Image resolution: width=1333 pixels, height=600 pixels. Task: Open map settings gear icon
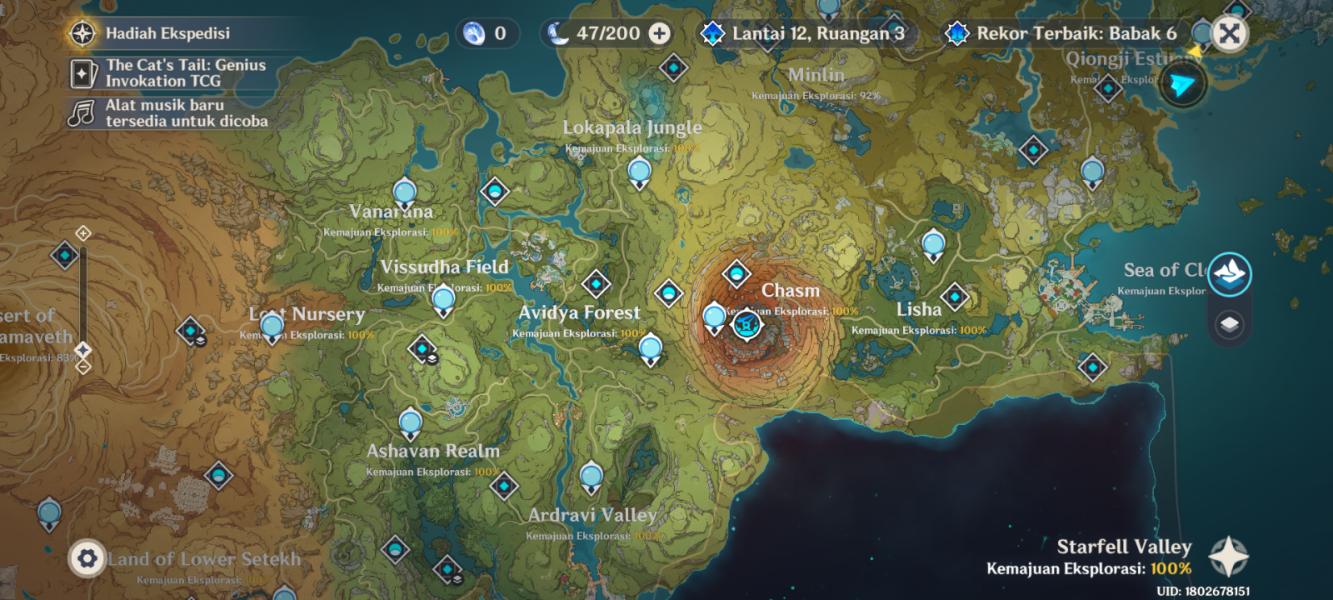(x=87, y=558)
